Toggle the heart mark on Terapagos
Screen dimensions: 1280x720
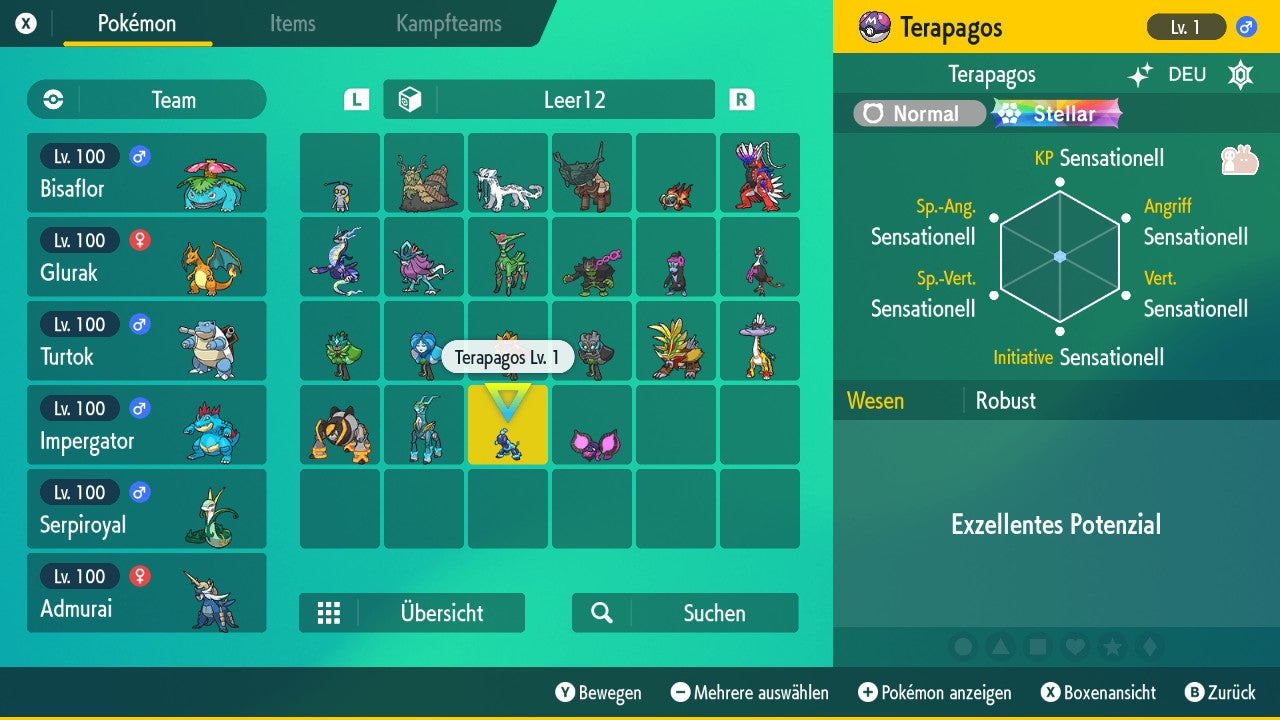point(1074,647)
